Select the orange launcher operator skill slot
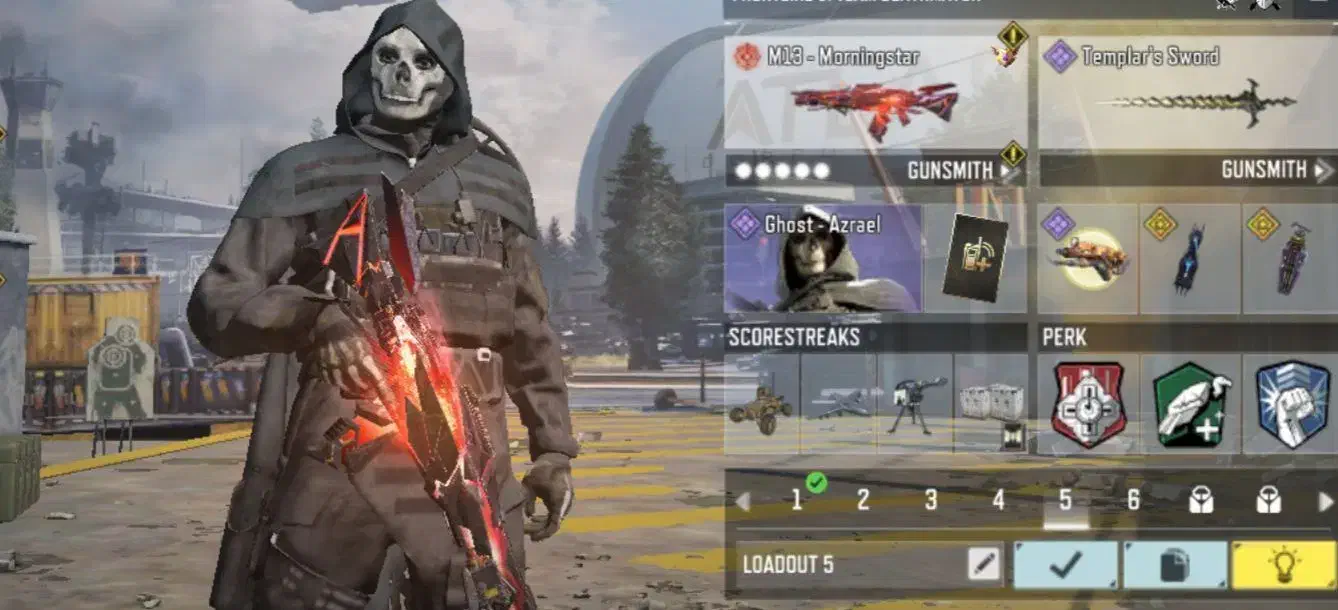The height and width of the screenshot is (610, 1338). pyautogui.click(x=1088, y=259)
